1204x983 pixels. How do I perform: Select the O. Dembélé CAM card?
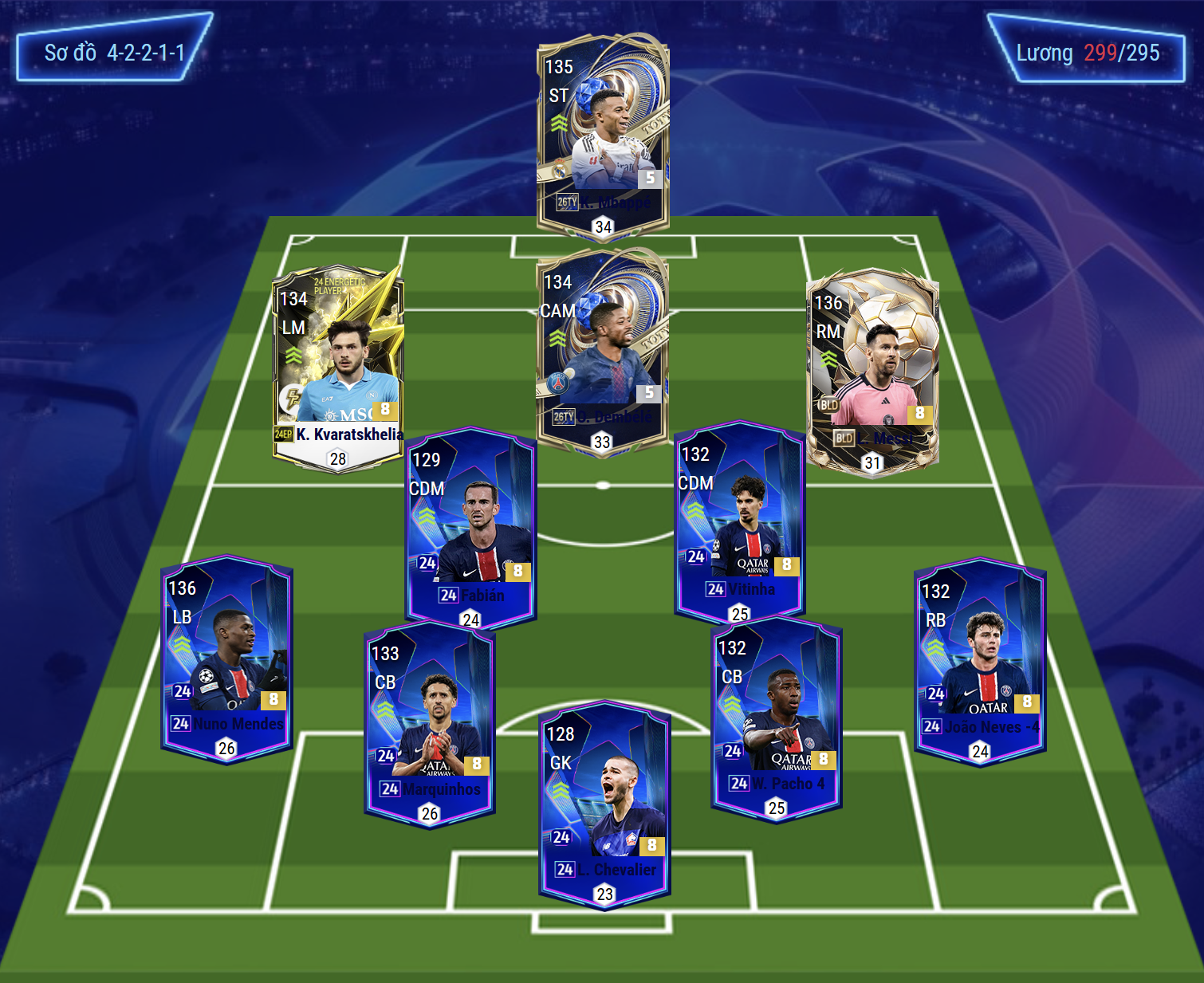point(602,351)
